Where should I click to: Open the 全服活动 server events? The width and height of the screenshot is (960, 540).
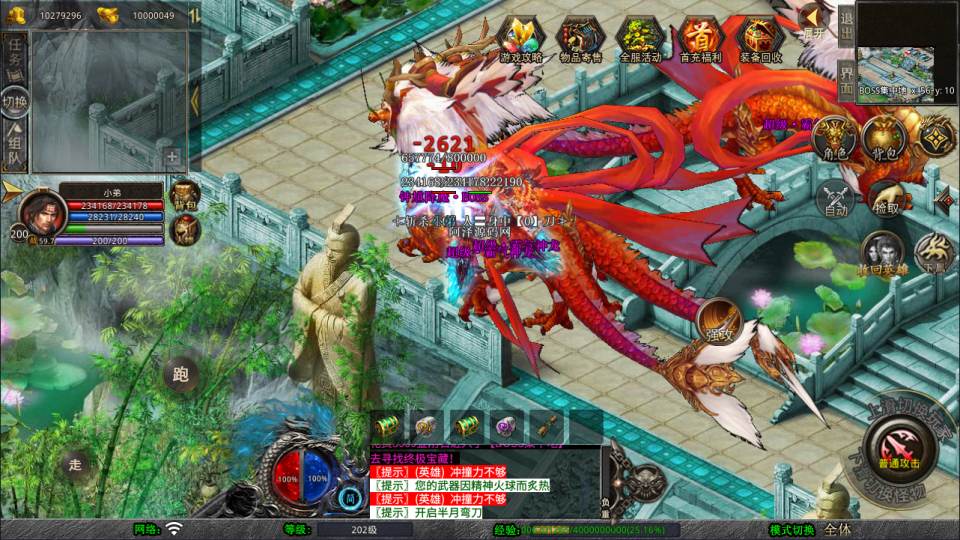pos(641,40)
